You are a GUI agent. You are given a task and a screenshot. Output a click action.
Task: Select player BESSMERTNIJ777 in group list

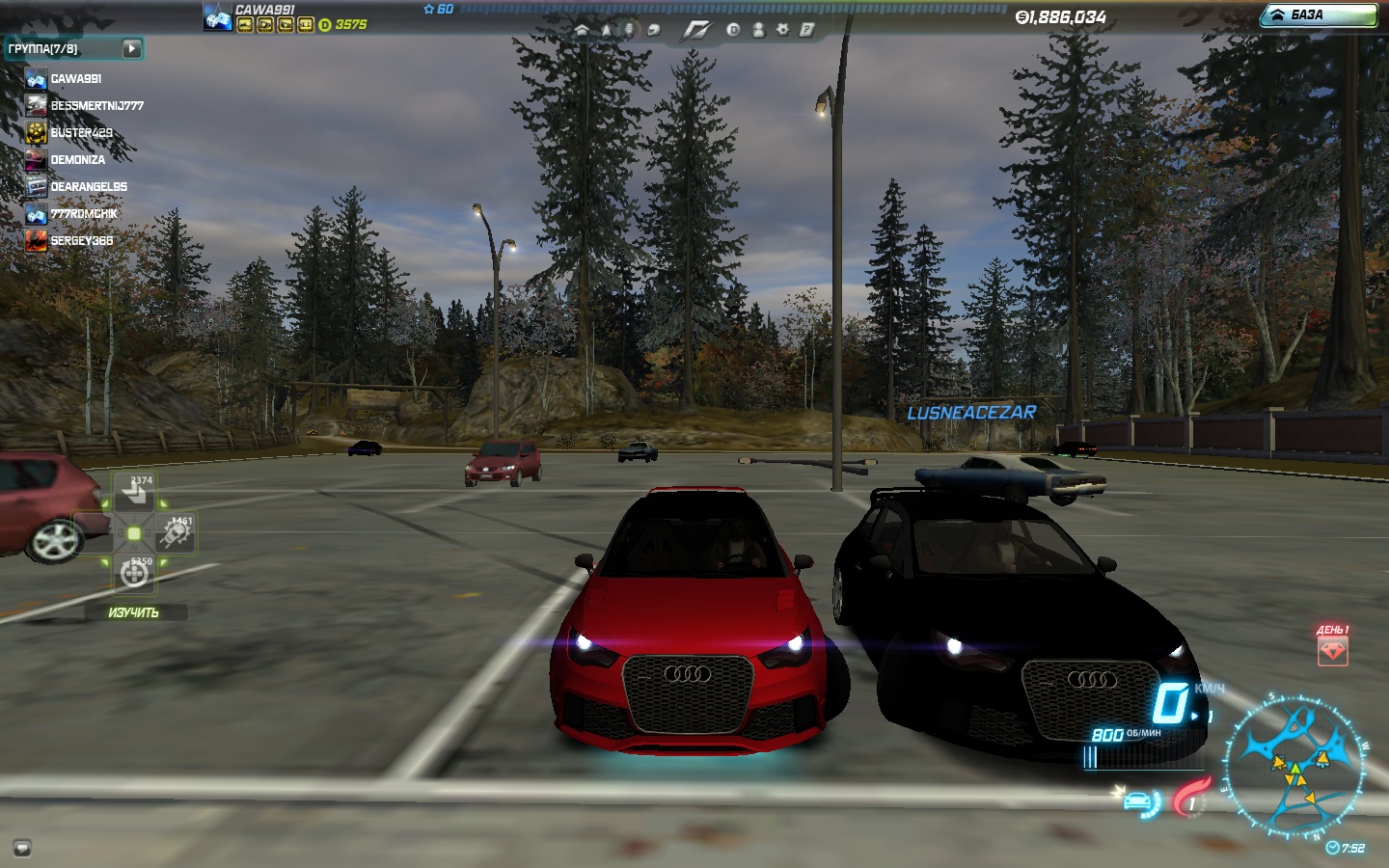click(x=96, y=106)
